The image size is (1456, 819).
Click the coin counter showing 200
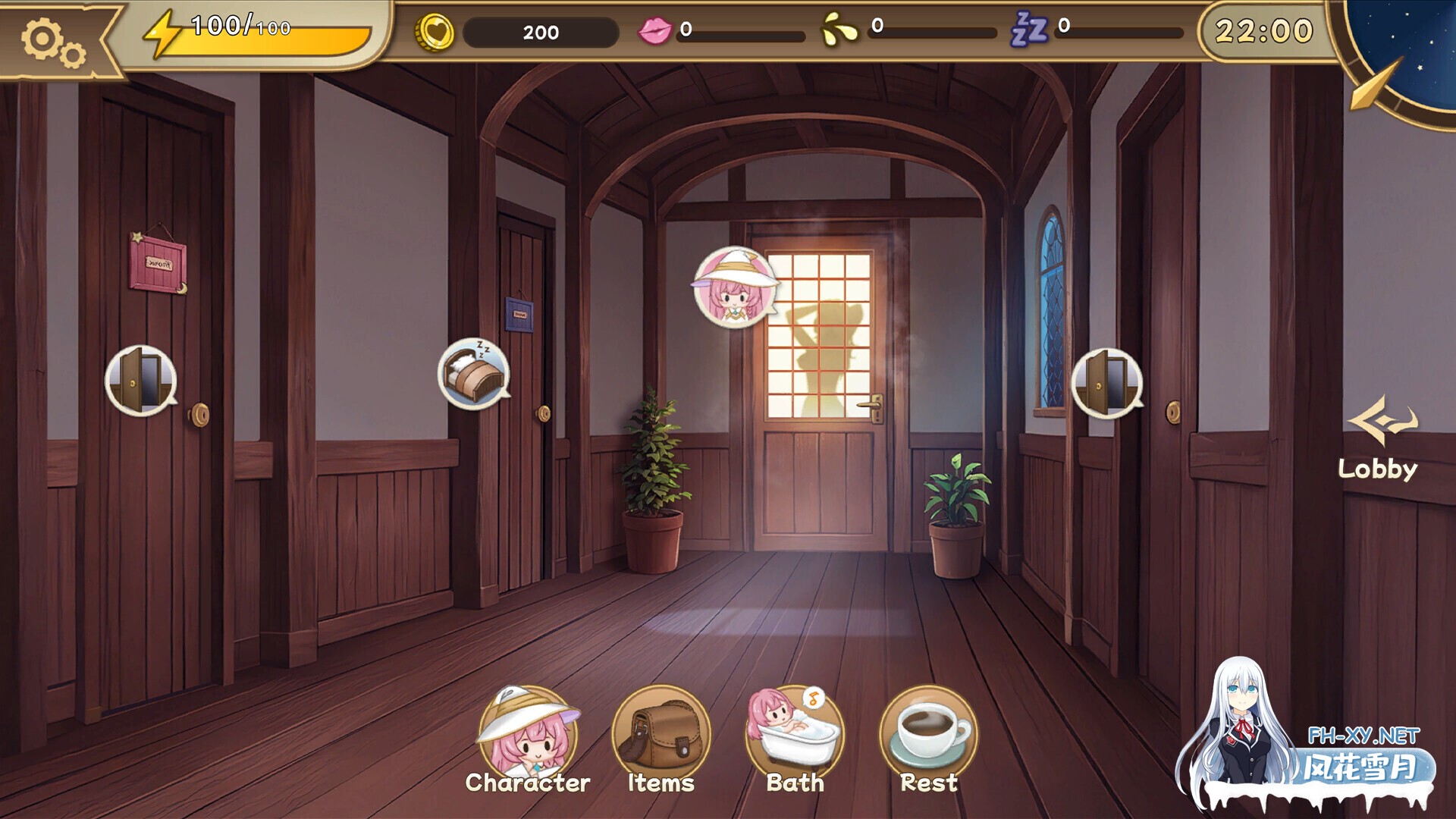(x=540, y=32)
